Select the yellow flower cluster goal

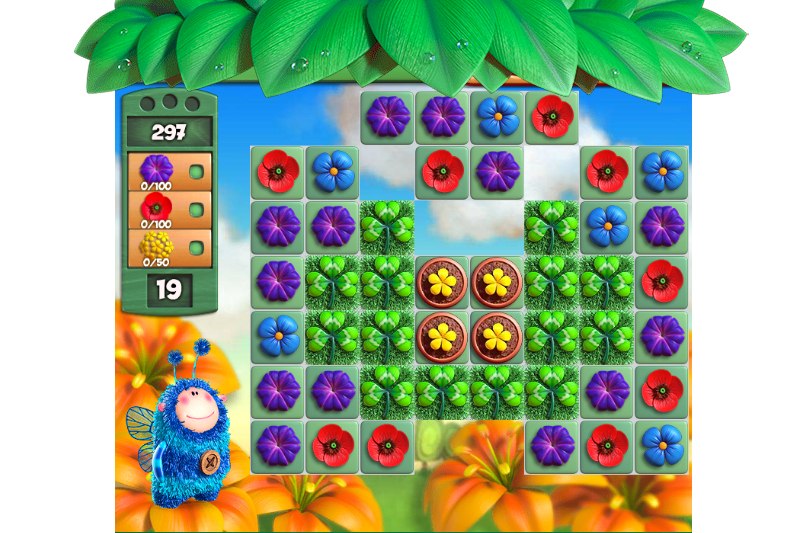pyautogui.click(x=157, y=245)
